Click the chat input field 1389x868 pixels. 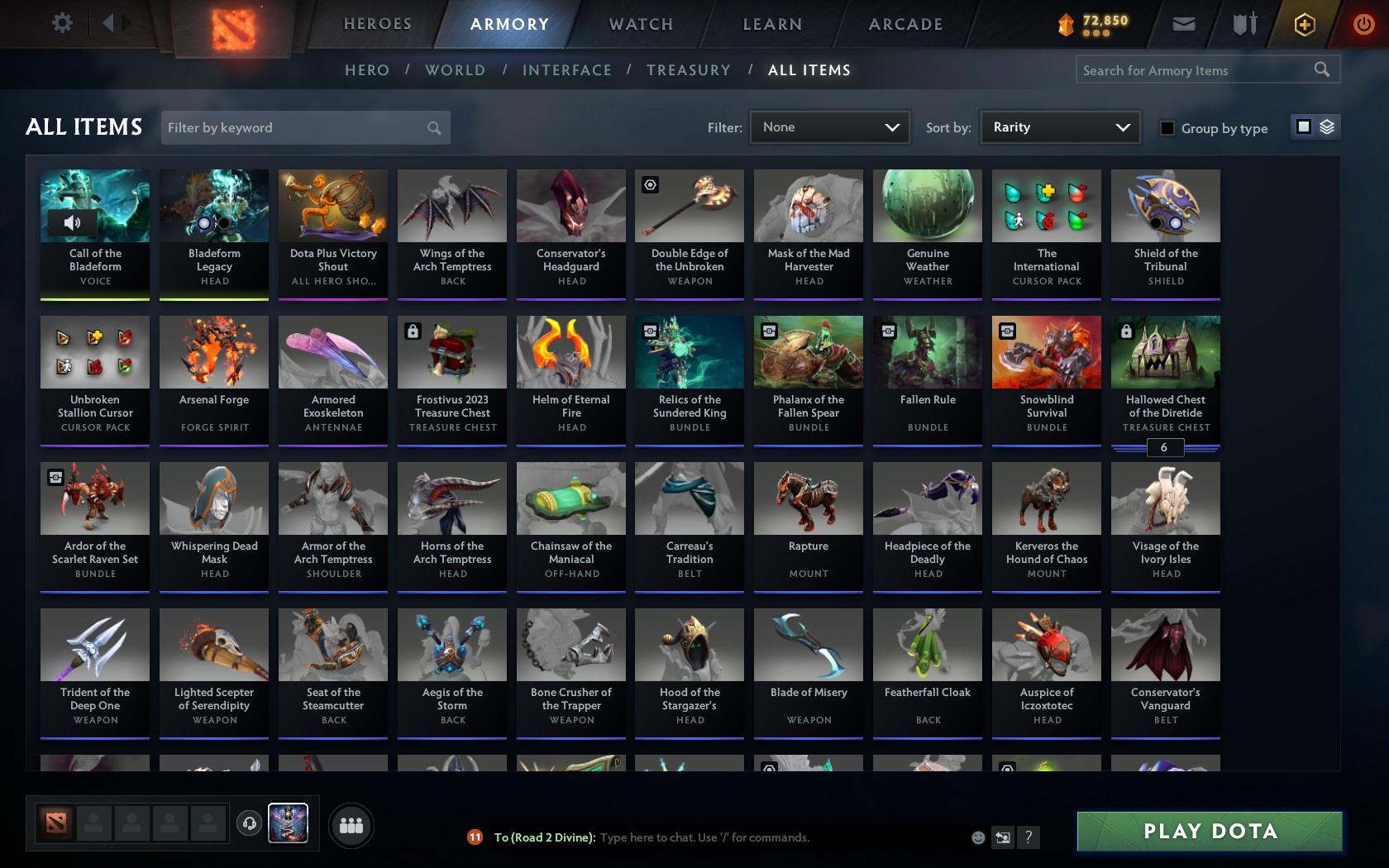744,837
